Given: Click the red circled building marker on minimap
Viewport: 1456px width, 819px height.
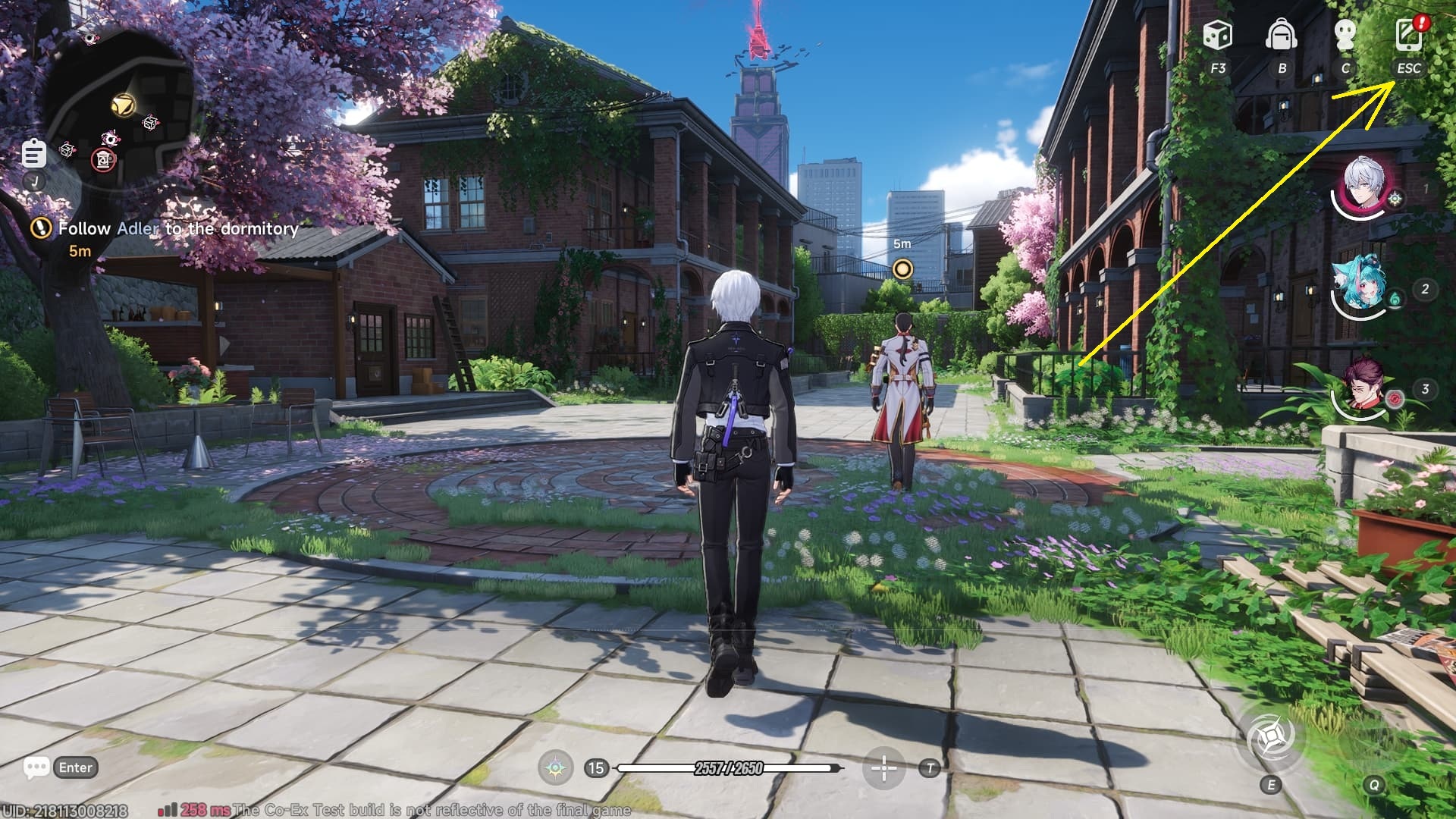Looking at the screenshot, I should click(105, 159).
